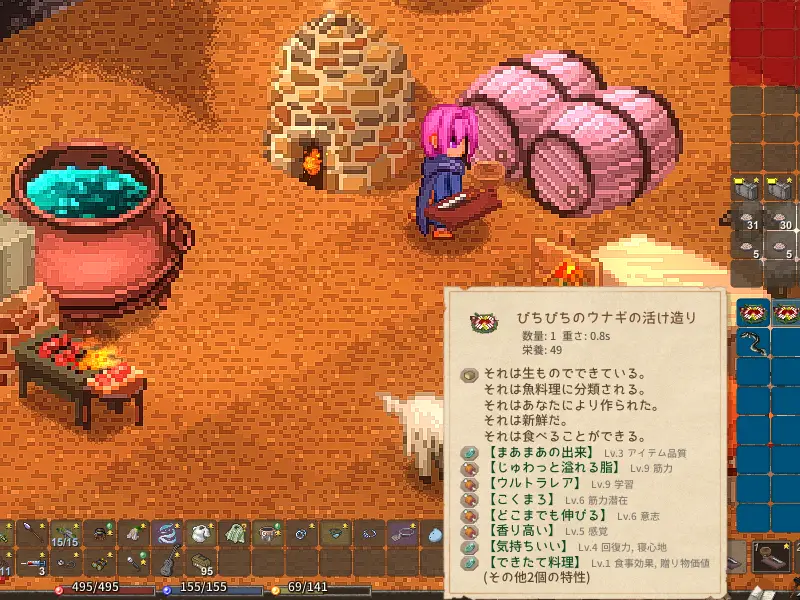Select the white shirt hotbar slot
The image size is (800, 600).
click(201, 534)
